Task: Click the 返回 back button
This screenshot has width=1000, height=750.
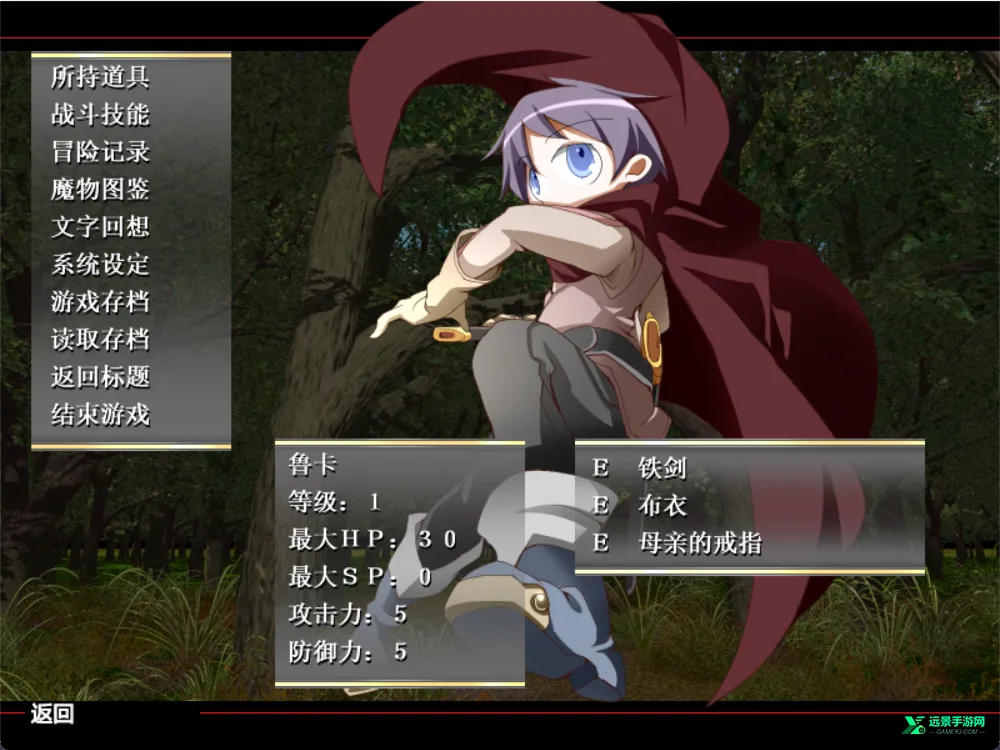Action: coord(52,714)
